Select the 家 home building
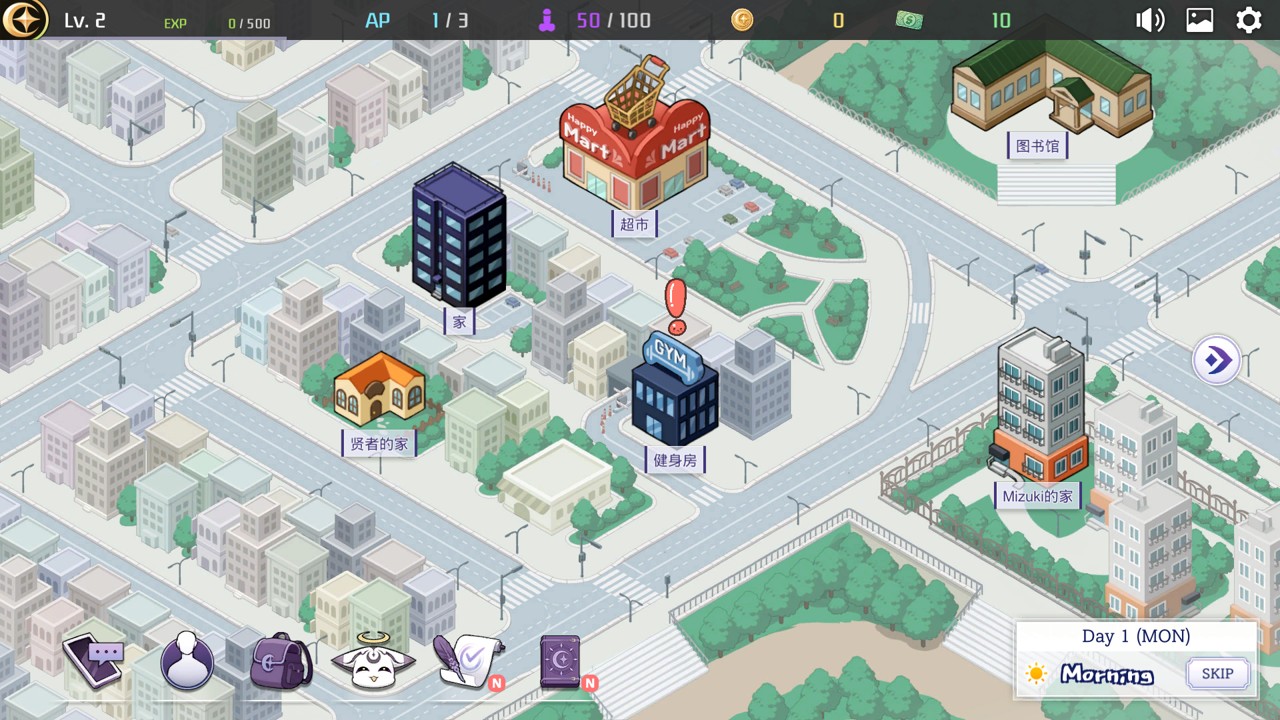Screen dimensions: 1280x720 tap(459, 240)
